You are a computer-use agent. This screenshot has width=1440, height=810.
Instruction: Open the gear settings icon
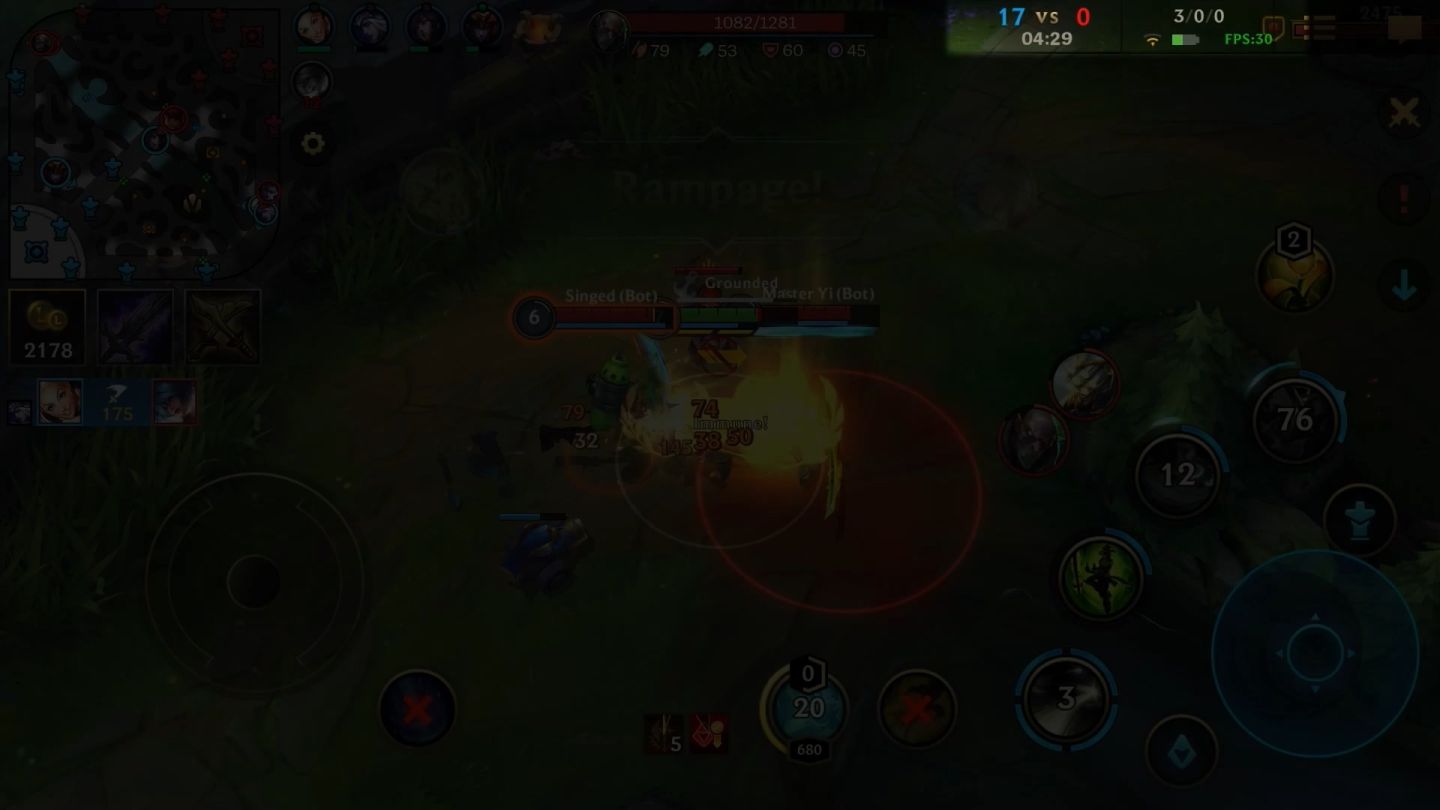pos(312,144)
